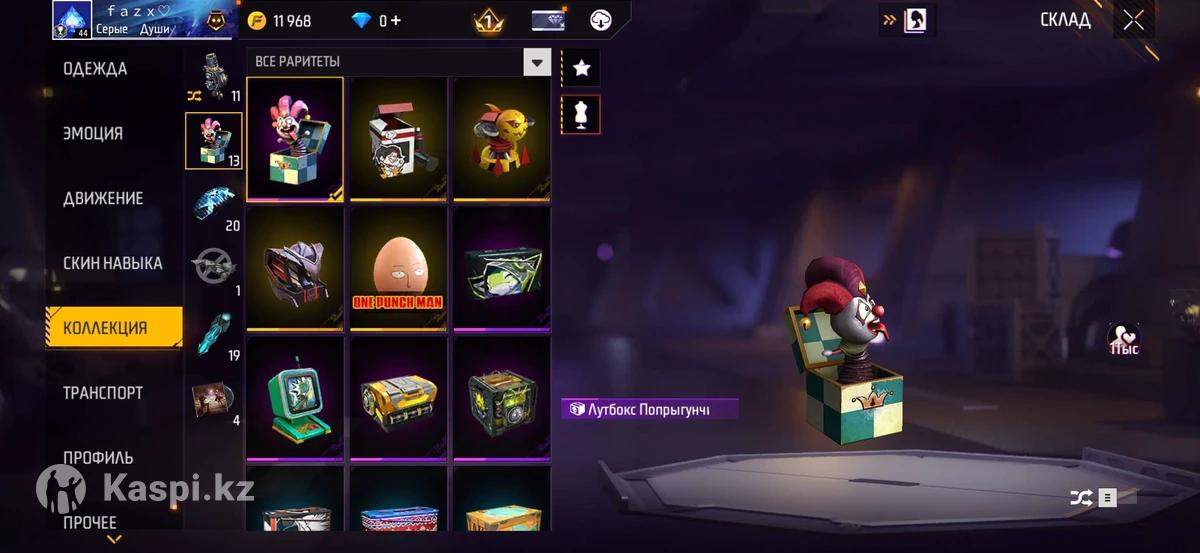
Task: Open the Профиль category
Action: coord(98,458)
